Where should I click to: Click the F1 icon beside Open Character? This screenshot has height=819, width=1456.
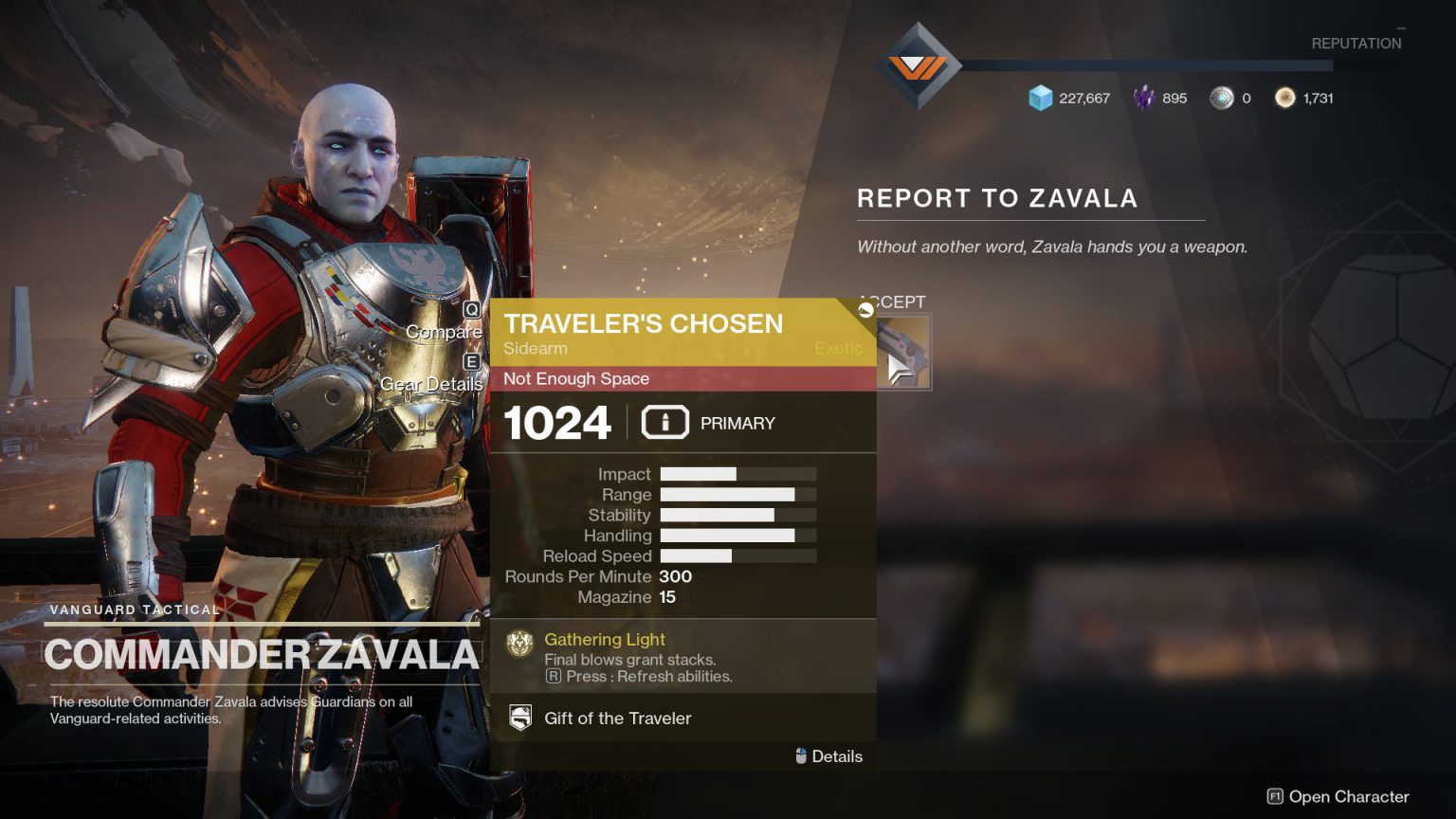coord(1277,797)
